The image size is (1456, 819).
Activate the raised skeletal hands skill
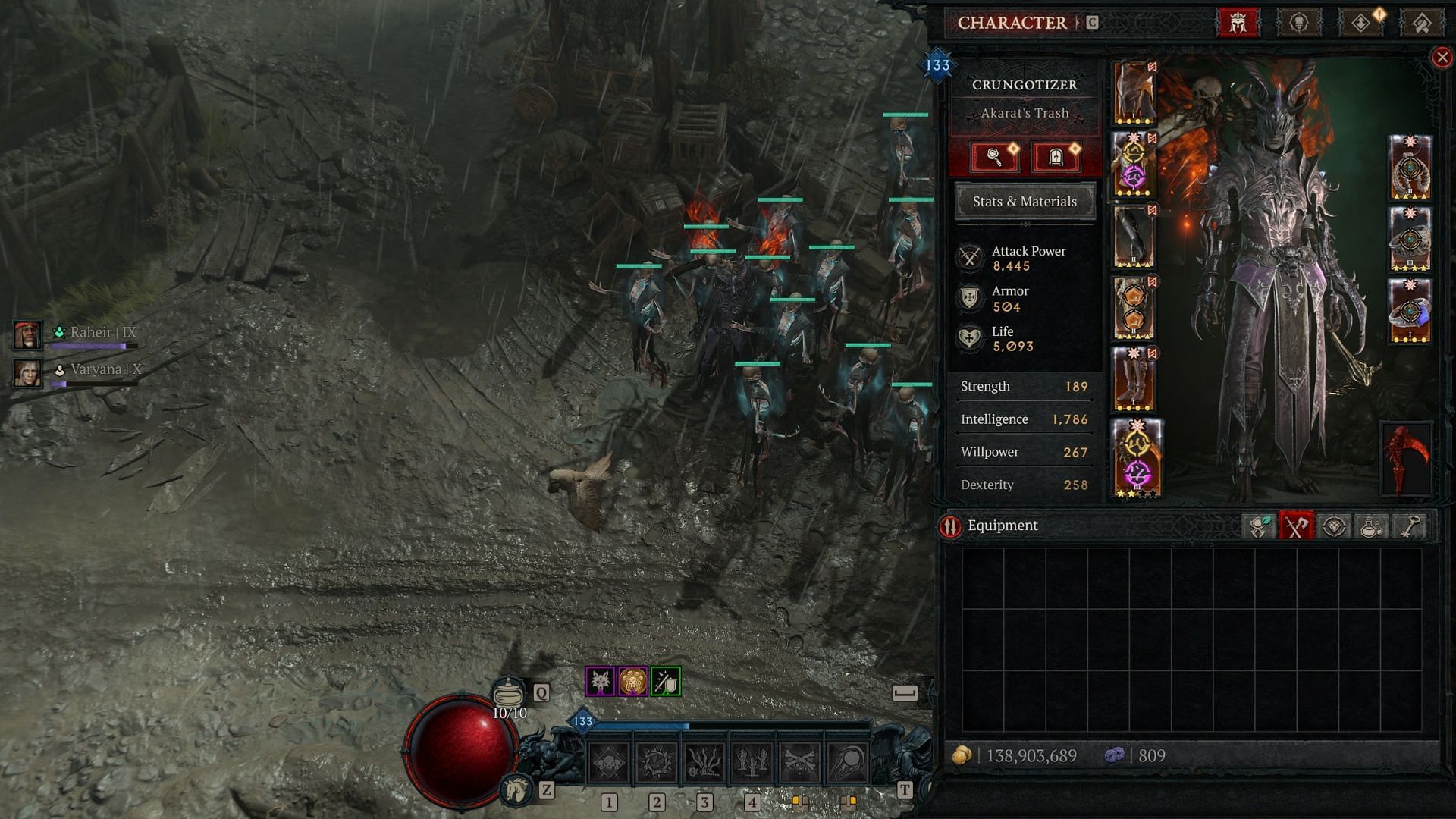point(752,761)
